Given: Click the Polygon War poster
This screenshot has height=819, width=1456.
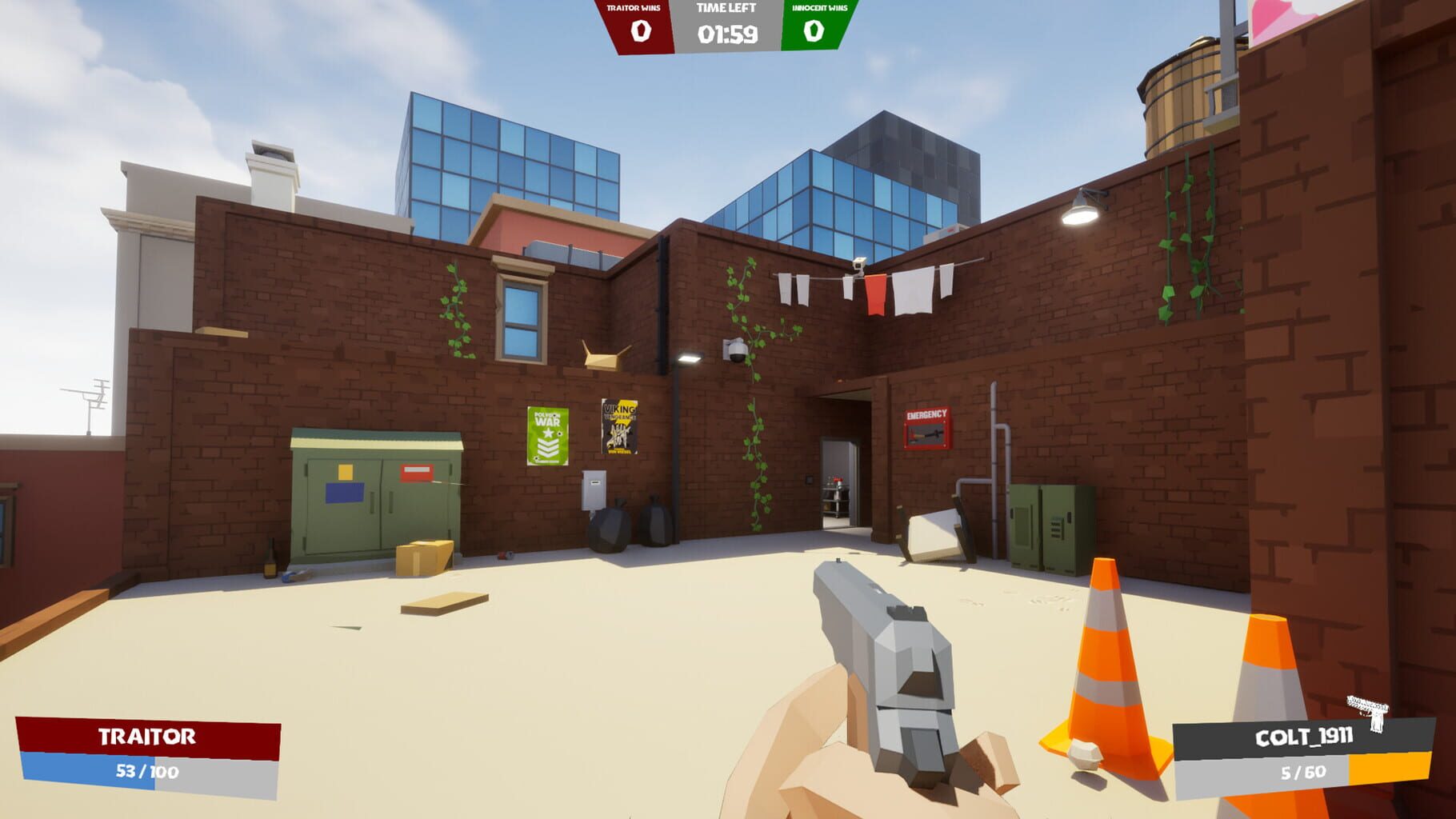Looking at the screenshot, I should pyautogui.click(x=546, y=436).
